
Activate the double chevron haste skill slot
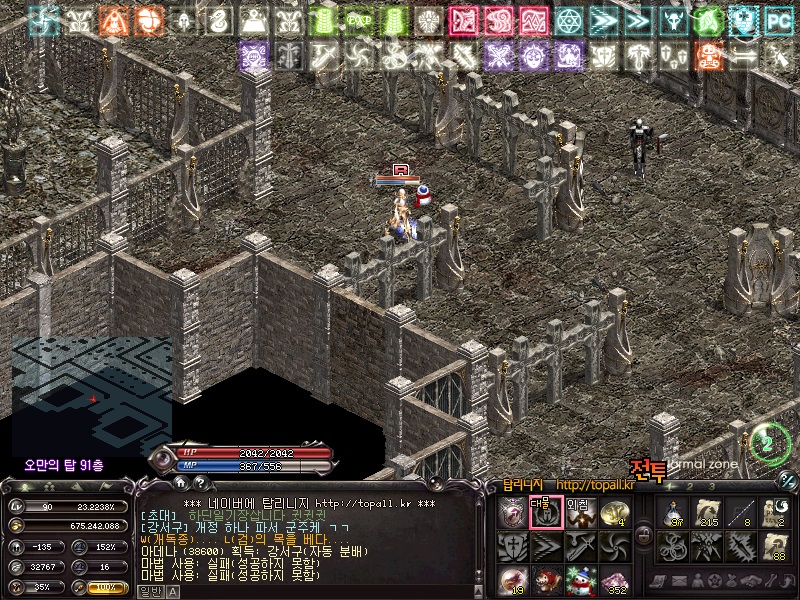pyautogui.click(x=546, y=546)
